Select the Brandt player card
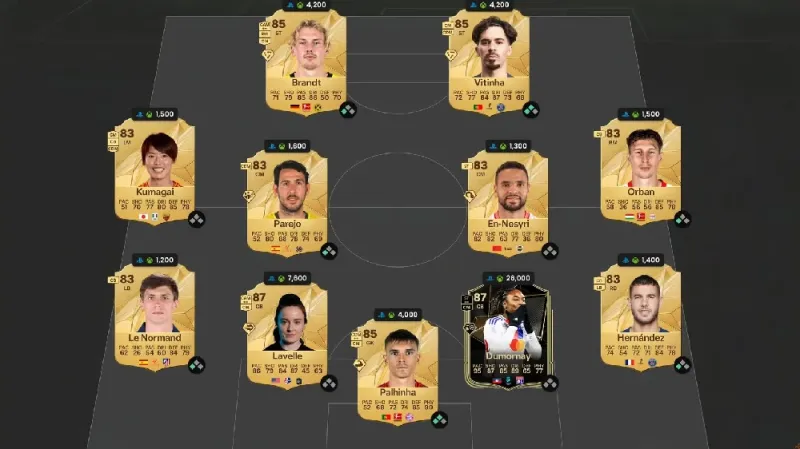 (x=304, y=62)
